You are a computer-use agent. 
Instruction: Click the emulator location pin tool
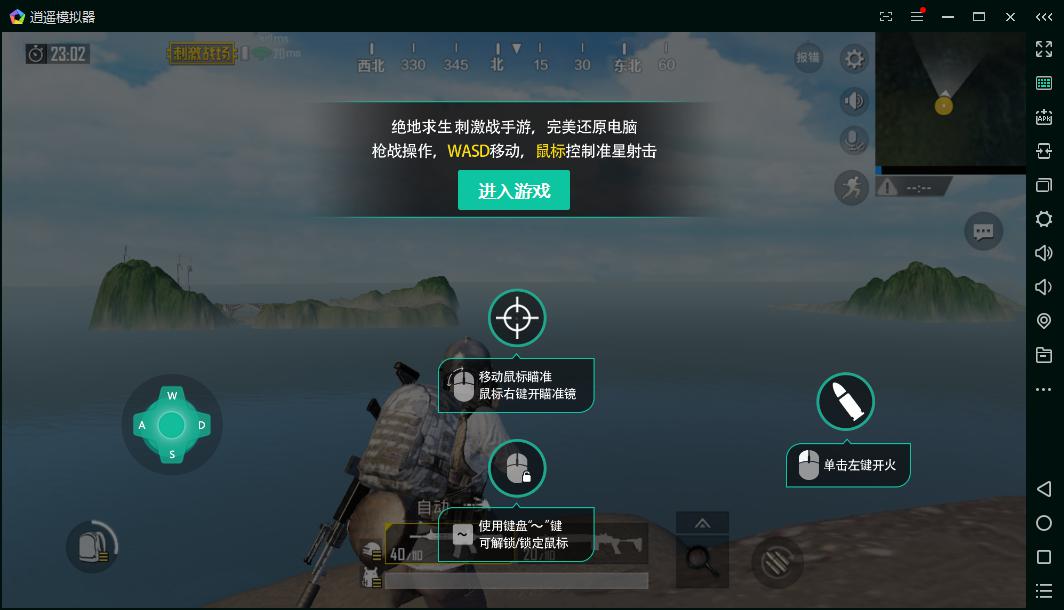pyautogui.click(x=1044, y=321)
